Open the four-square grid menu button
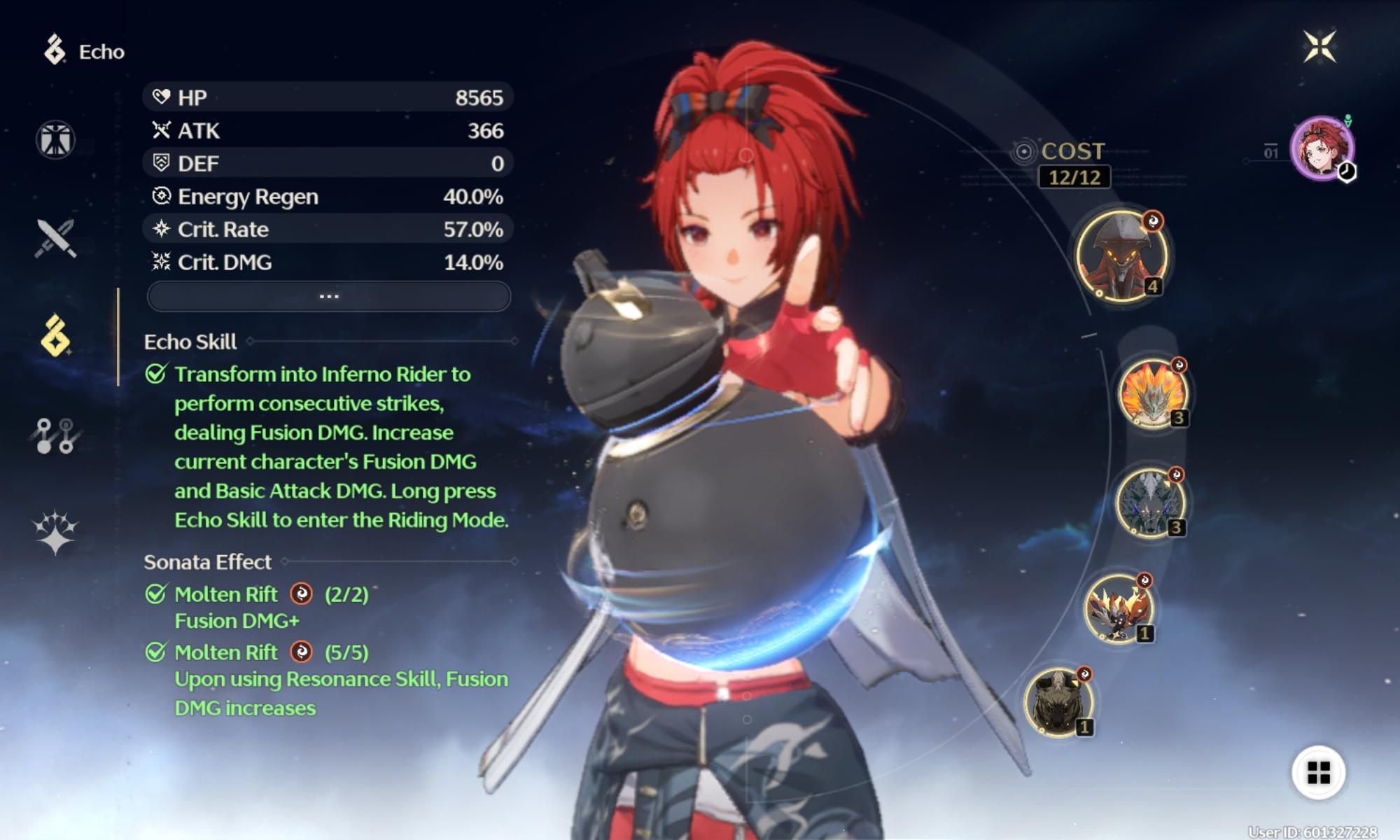1400x840 pixels. (1319, 773)
